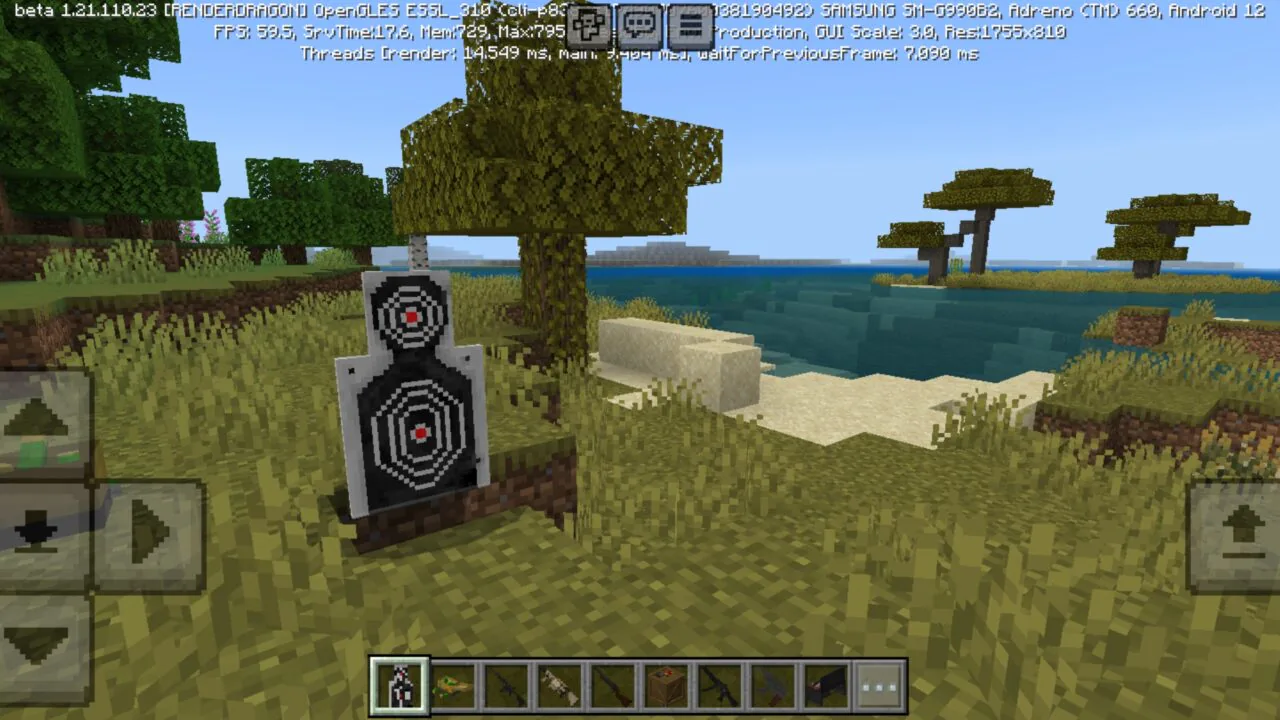1280x720 pixels.
Task: Select the assault rifle in hotbar slot three
Action: [x=507, y=683]
